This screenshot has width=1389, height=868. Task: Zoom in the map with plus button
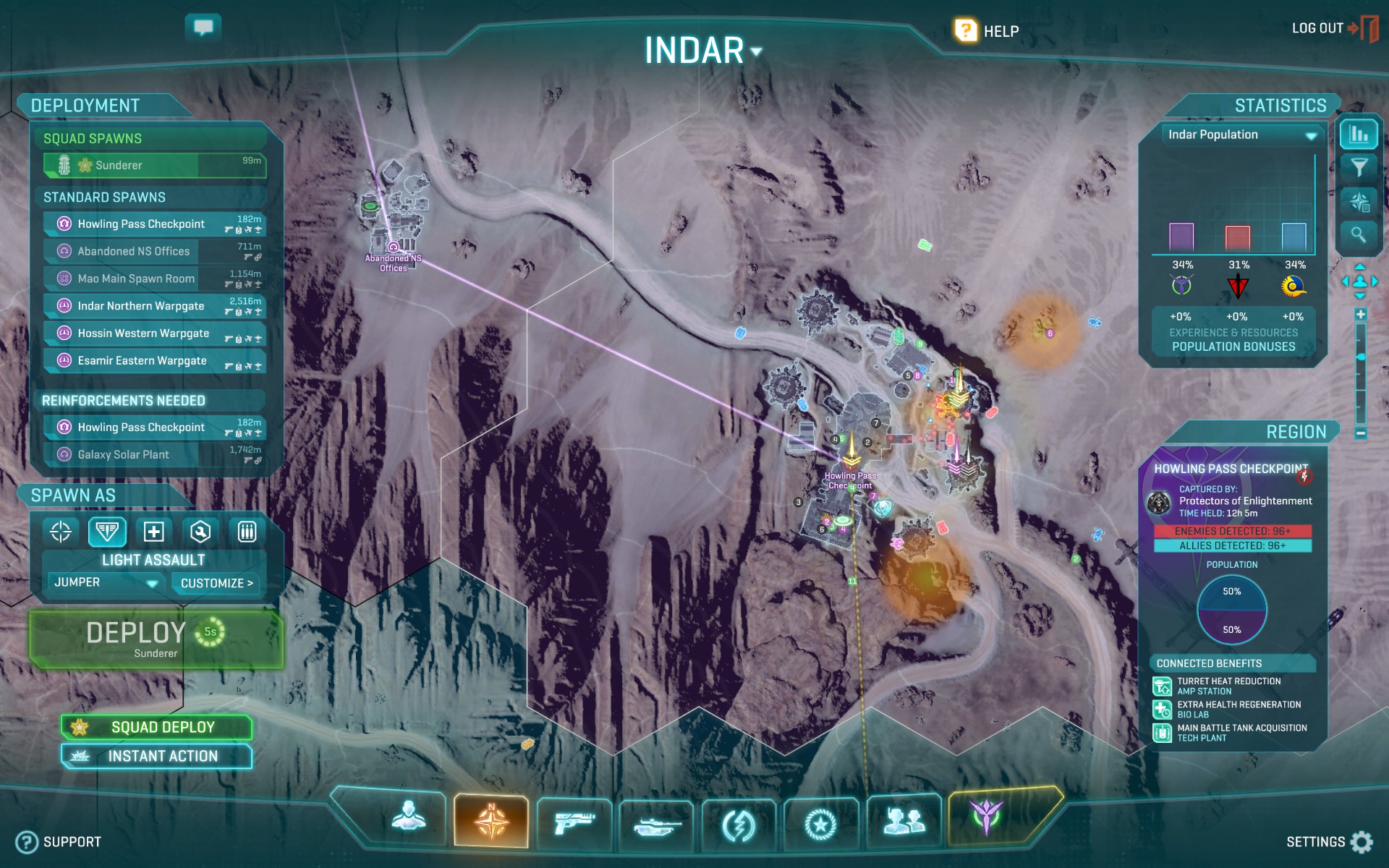coord(1361,315)
